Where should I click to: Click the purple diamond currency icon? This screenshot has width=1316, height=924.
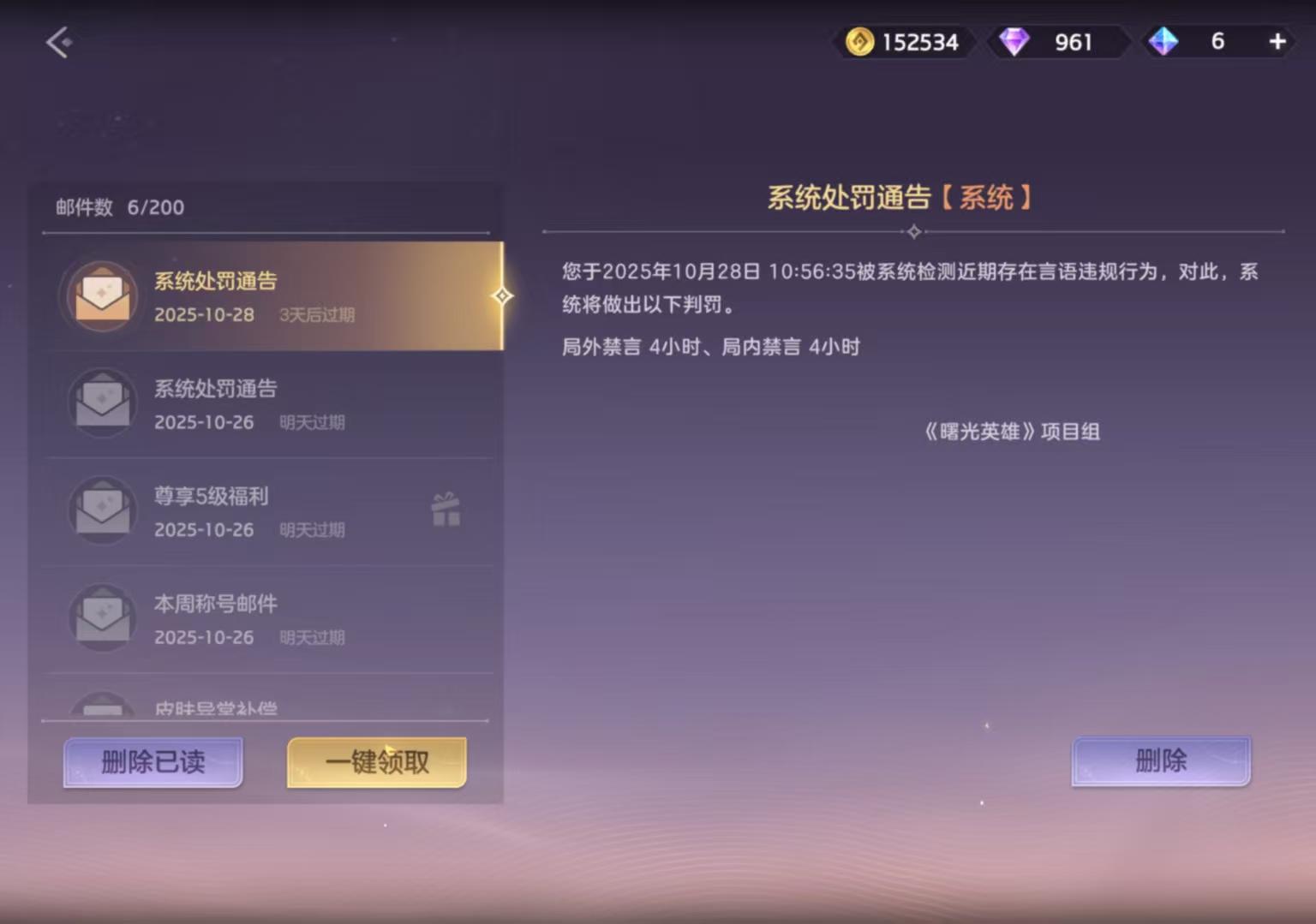1015,41
